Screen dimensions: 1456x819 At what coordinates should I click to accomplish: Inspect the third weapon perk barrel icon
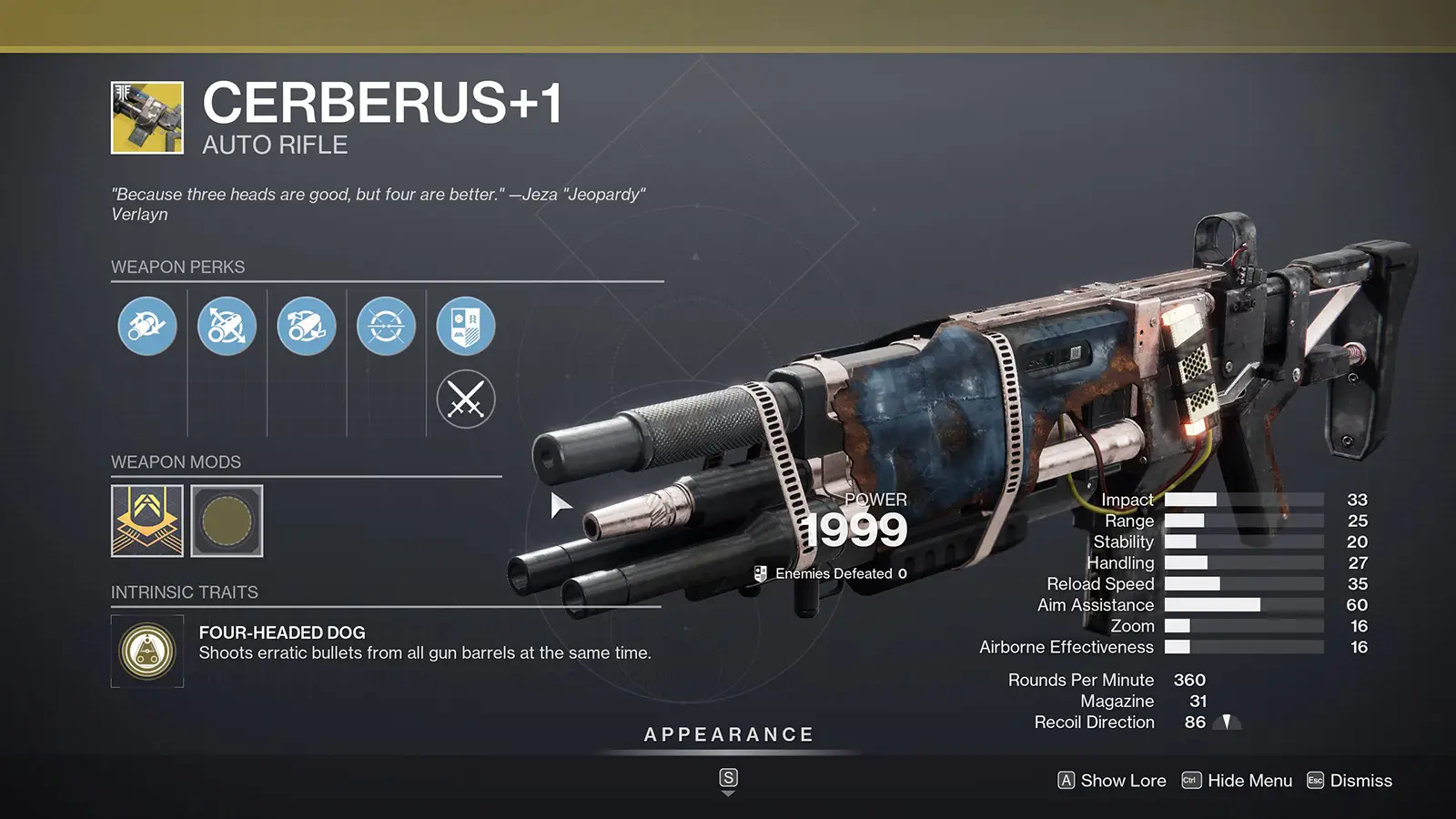tap(306, 326)
